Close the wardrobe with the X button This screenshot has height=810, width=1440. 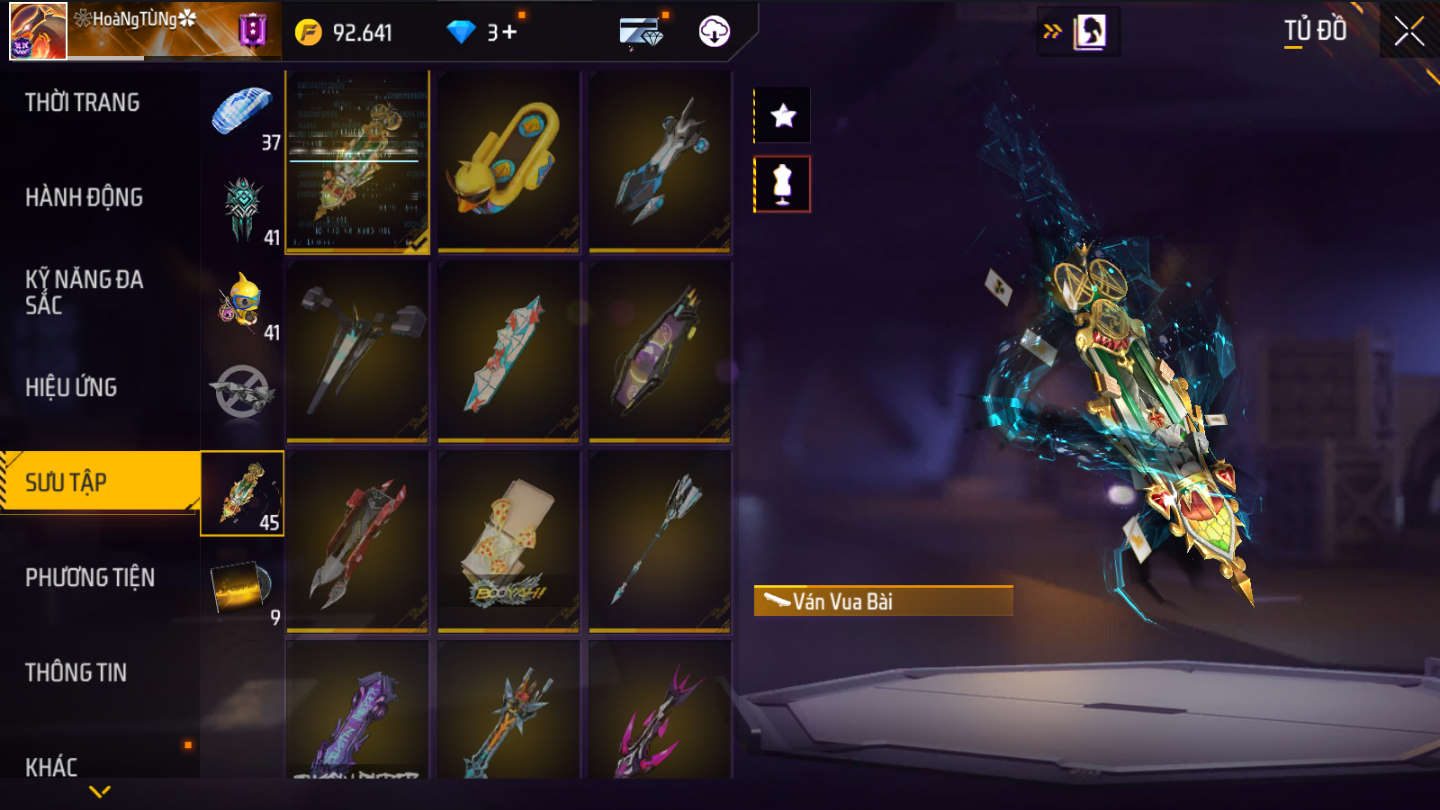coord(1409,31)
